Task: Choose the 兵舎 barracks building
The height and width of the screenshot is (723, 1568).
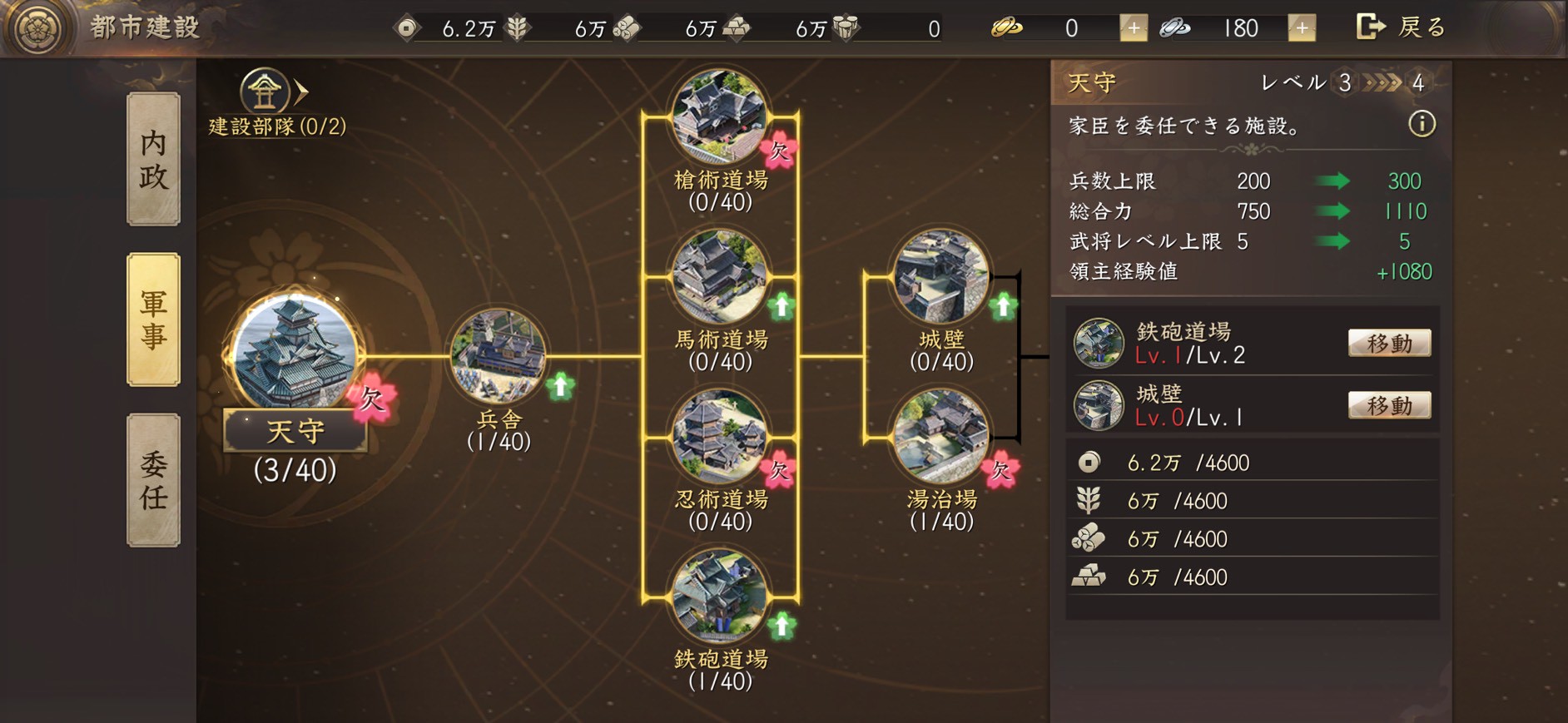Action: tap(498, 356)
